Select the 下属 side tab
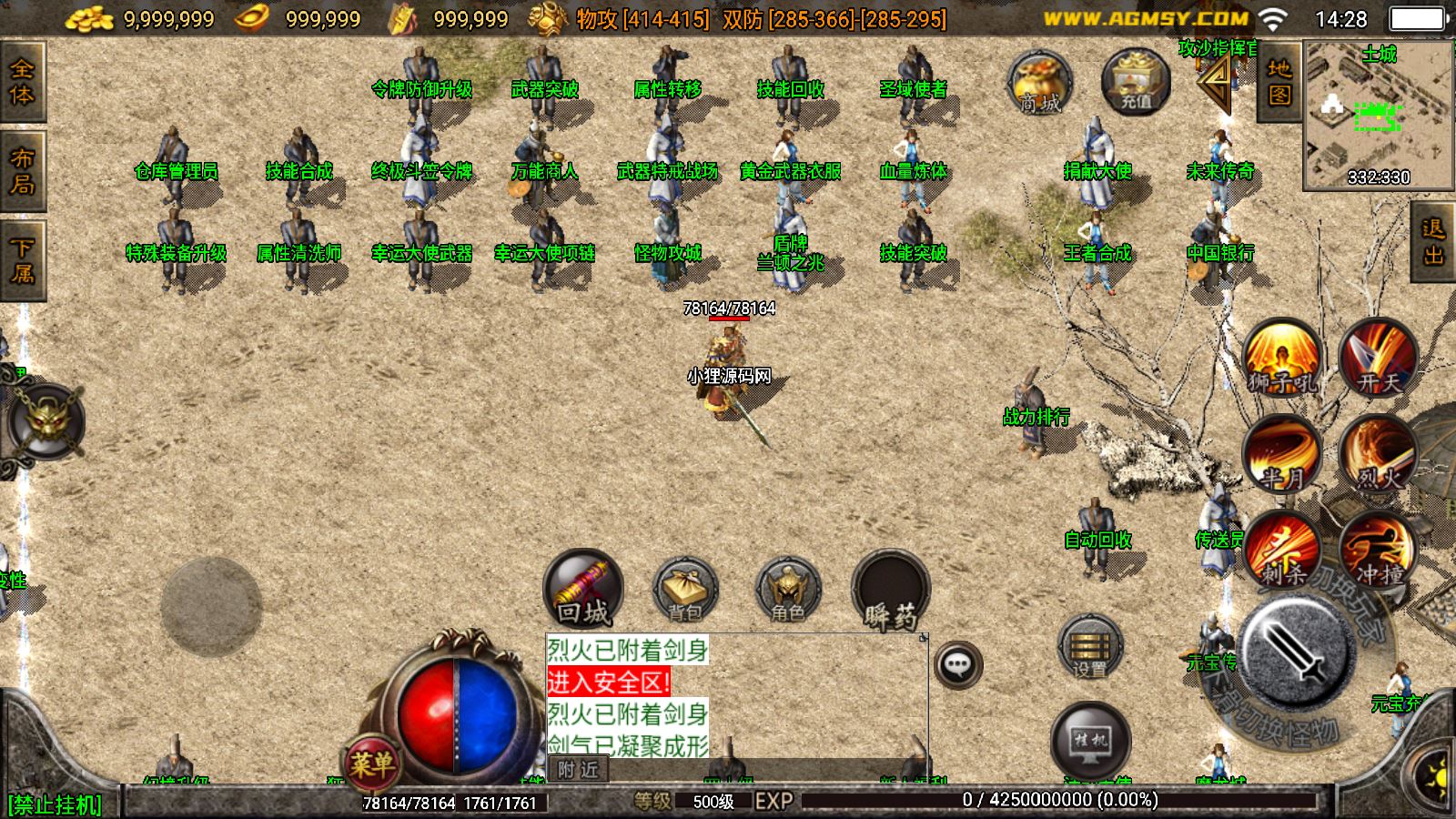The width and height of the screenshot is (1456, 819). tap(22, 260)
